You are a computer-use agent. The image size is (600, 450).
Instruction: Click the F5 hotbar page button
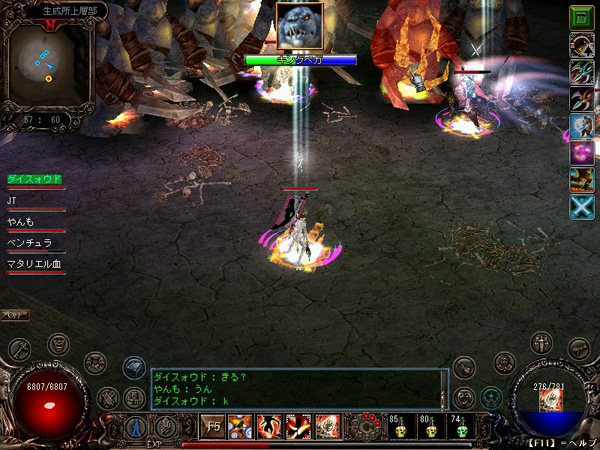pos(214,427)
